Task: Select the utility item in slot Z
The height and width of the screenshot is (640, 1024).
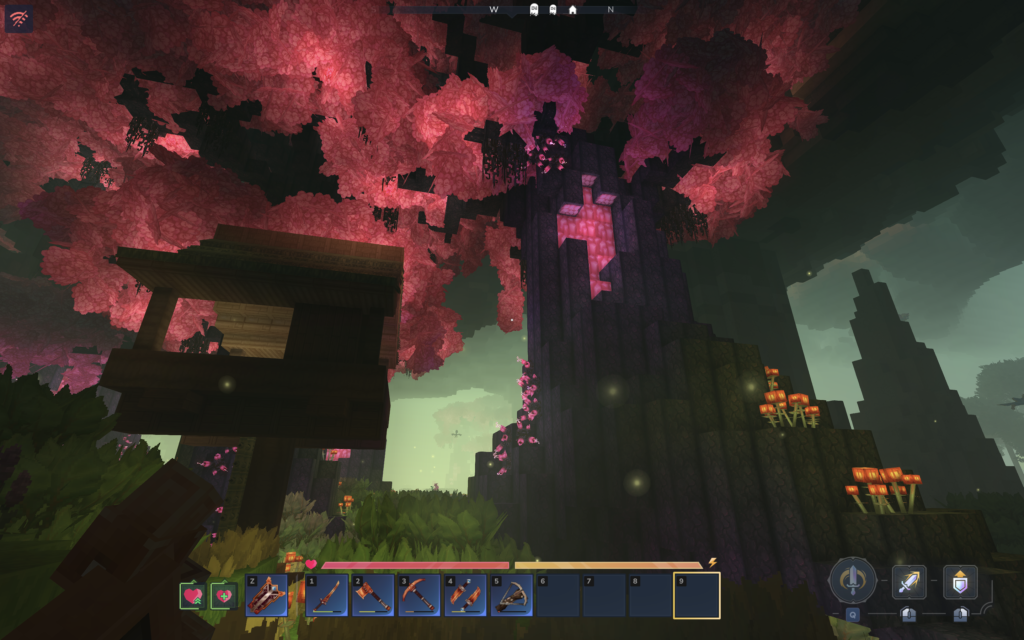Action: (266, 595)
